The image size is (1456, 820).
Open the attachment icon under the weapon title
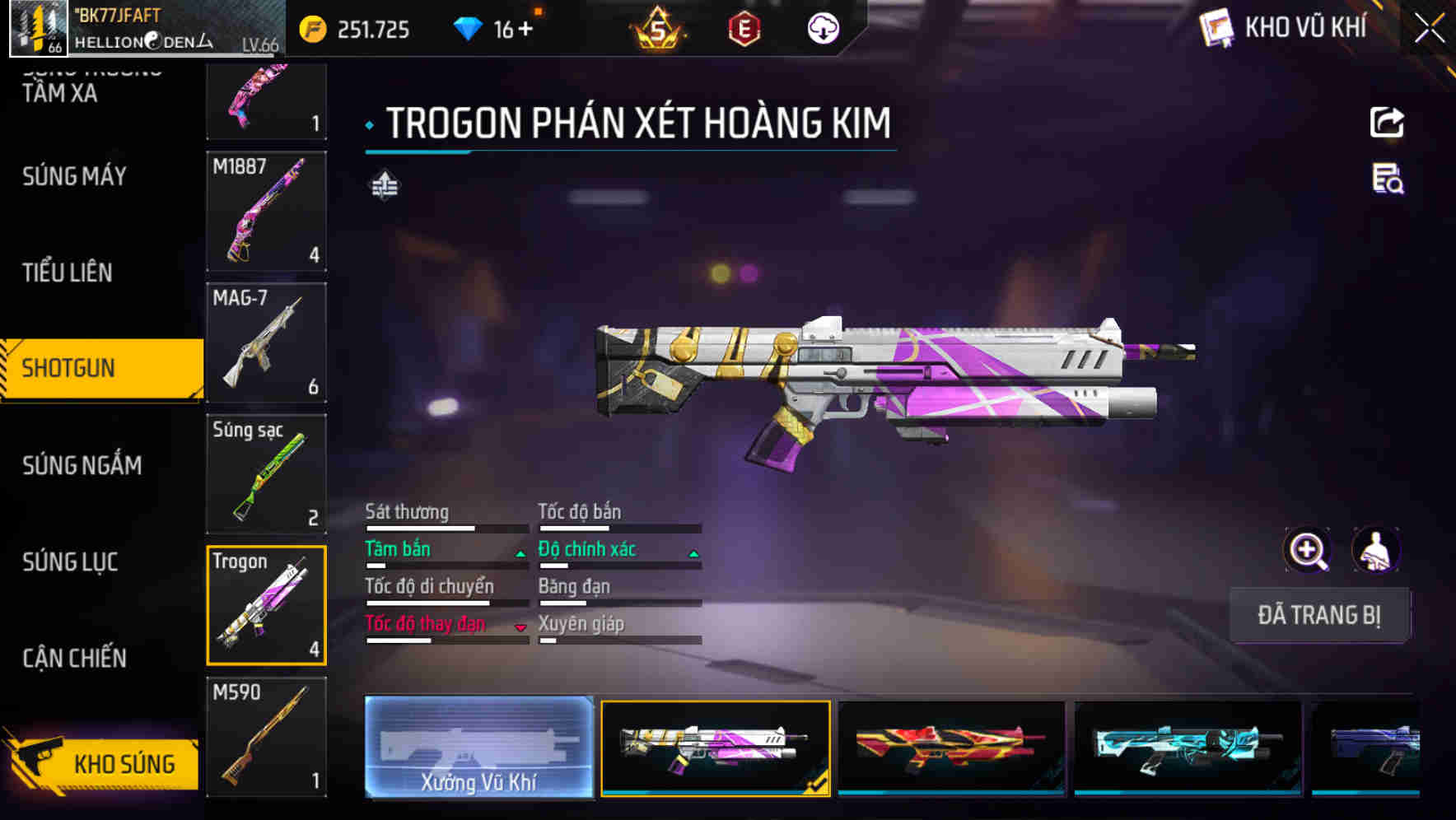[x=384, y=187]
